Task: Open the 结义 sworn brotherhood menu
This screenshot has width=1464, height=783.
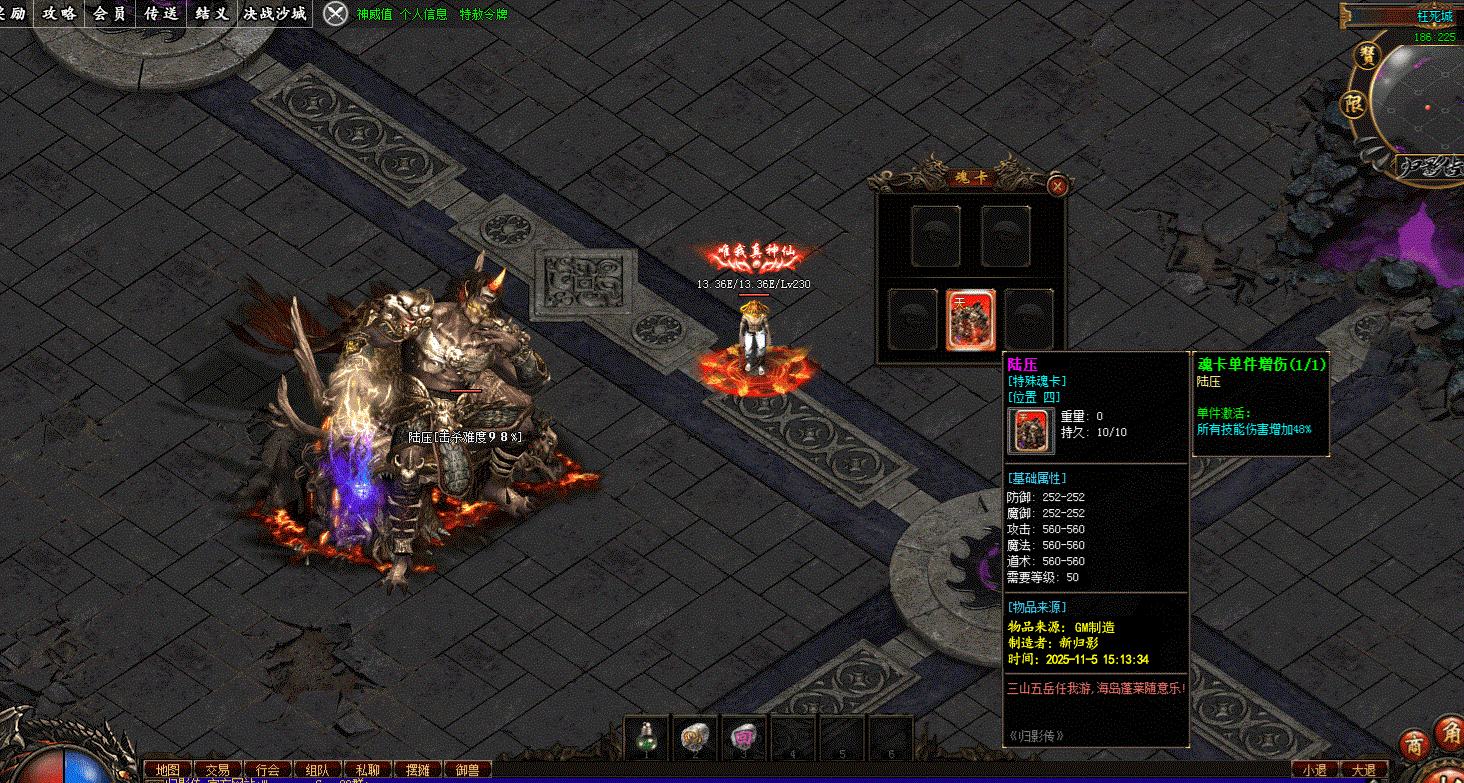Action: click(212, 14)
